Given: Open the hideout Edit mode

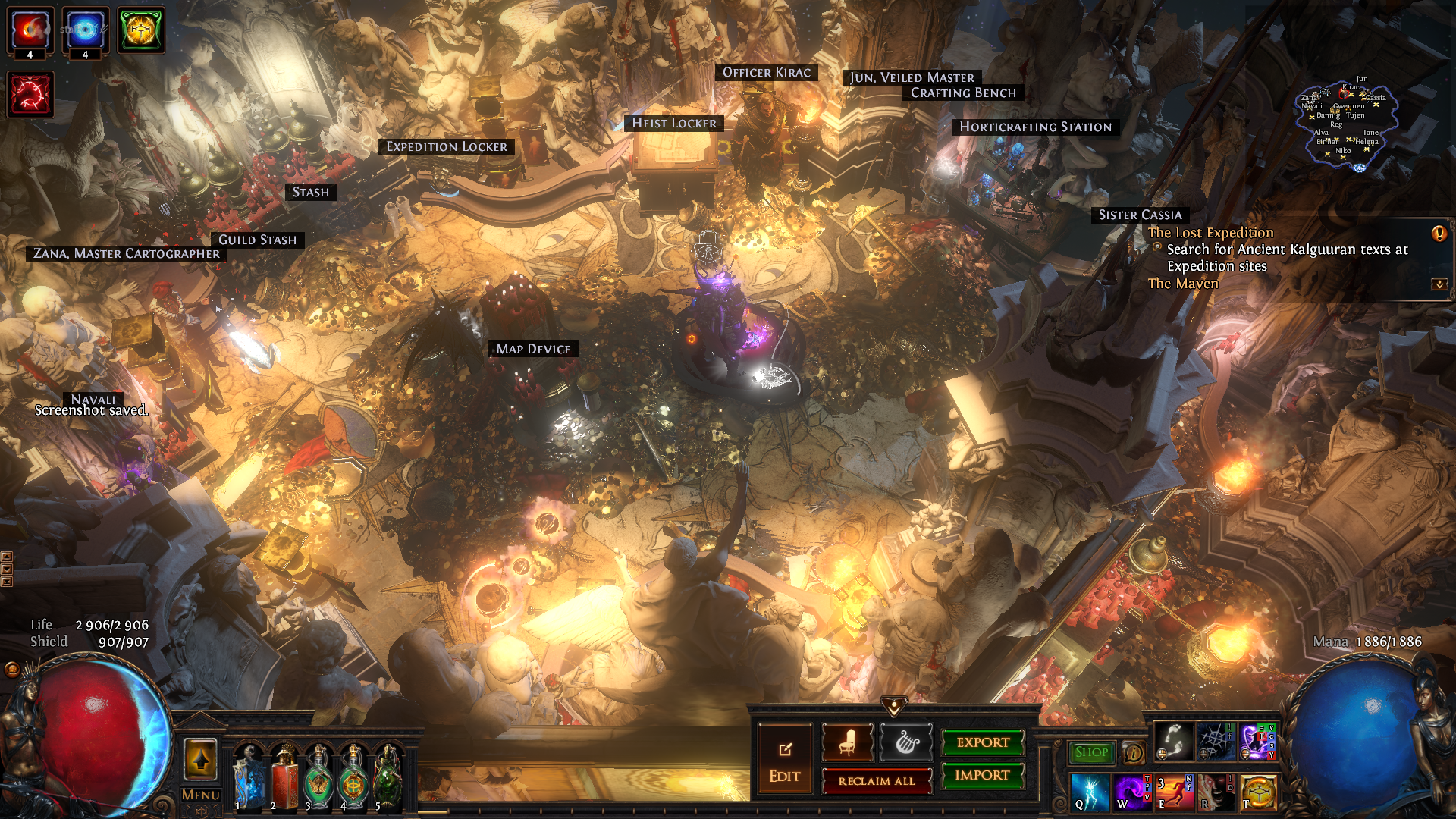Looking at the screenshot, I should click(784, 761).
